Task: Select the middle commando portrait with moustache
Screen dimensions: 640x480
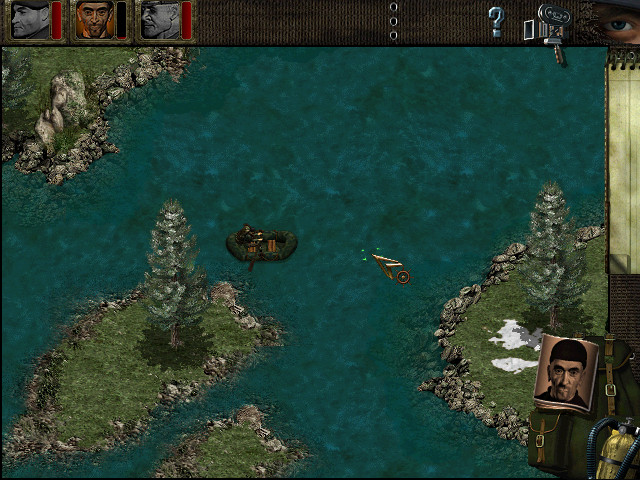Action: (94, 20)
